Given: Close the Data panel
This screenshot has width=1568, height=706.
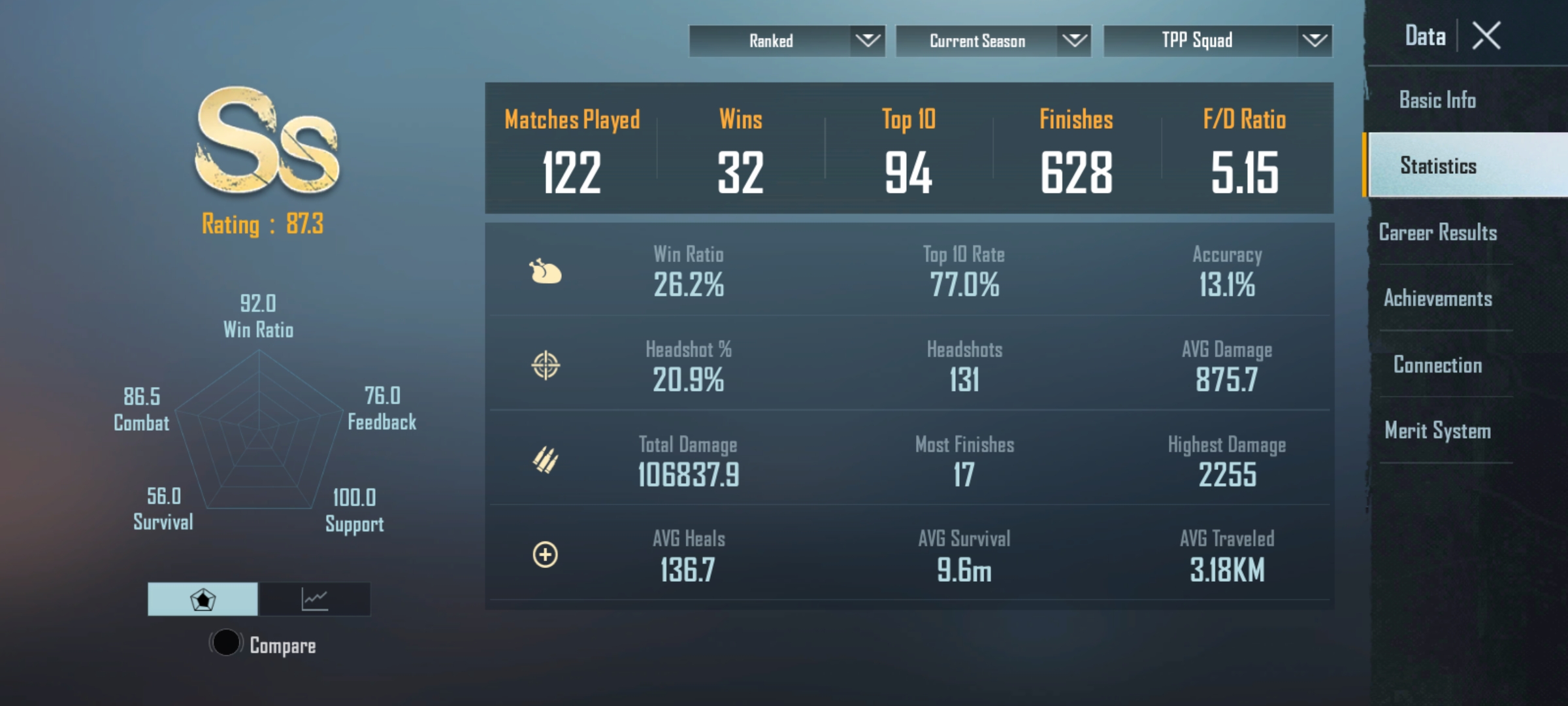Looking at the screenshot, I should pos(1486,36).
